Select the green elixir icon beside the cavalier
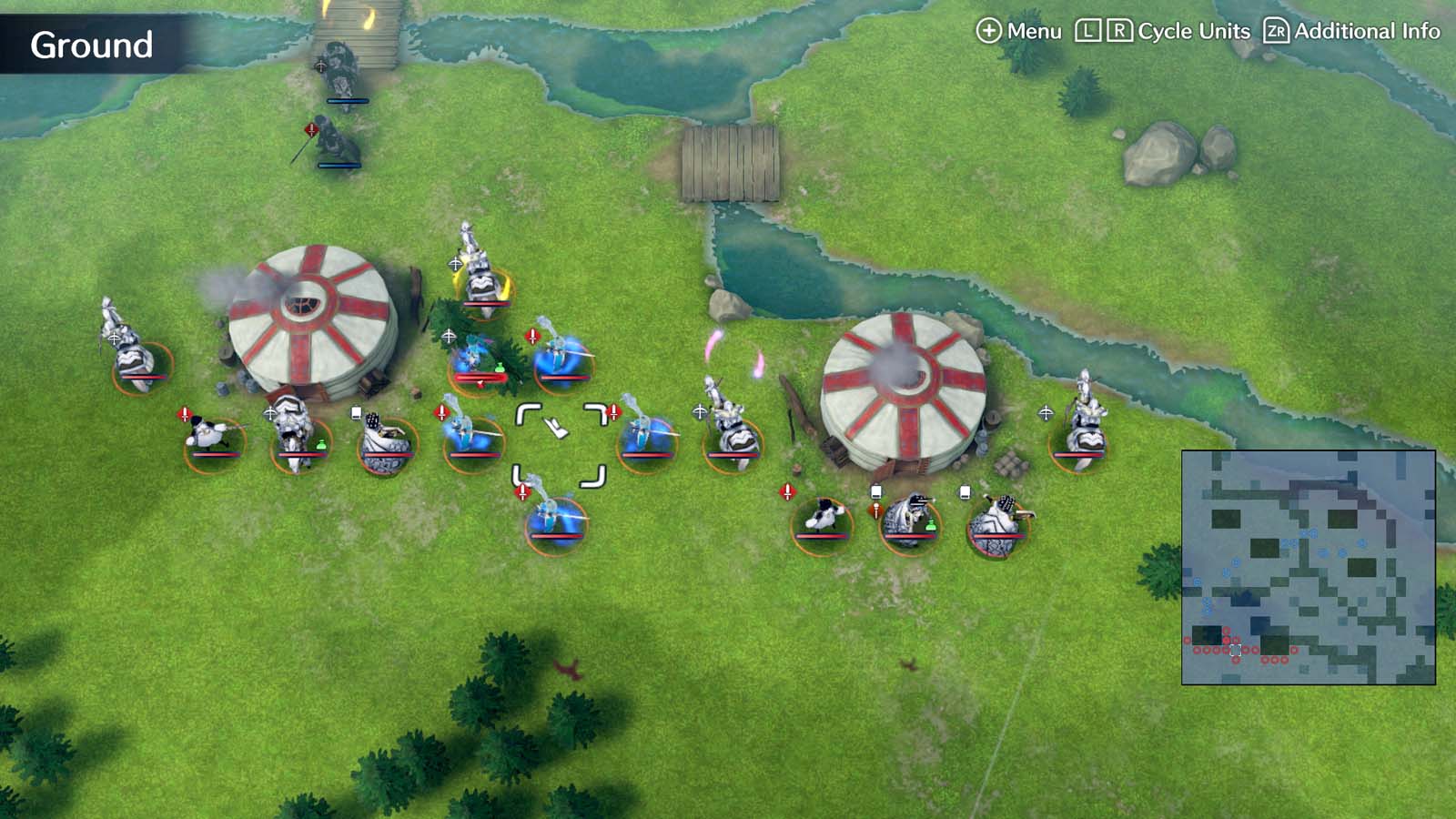This screenshot has height=819, width=1456. point(321,445)
